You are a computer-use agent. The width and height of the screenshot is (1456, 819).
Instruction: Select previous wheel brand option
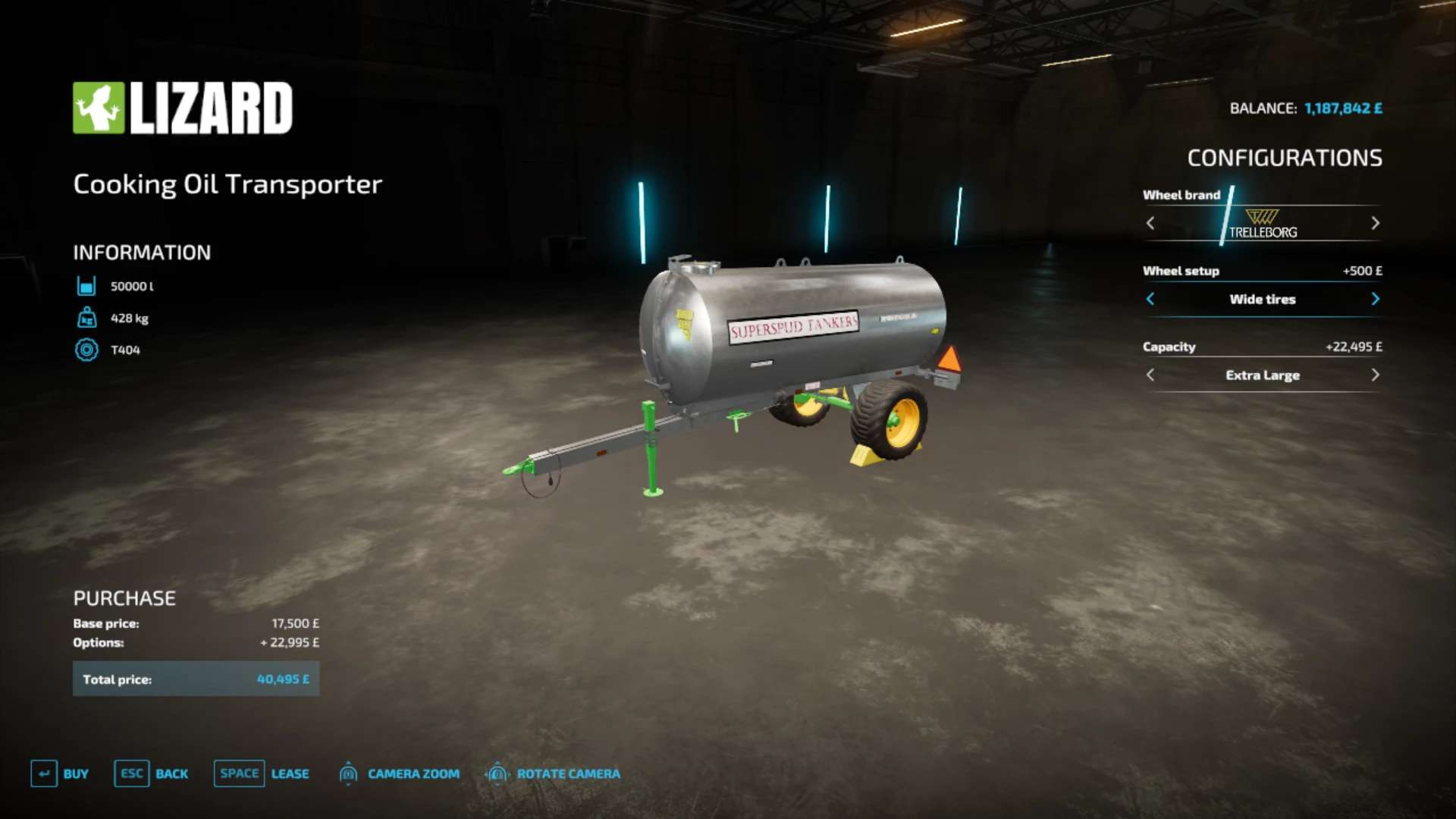(1150, 223)
